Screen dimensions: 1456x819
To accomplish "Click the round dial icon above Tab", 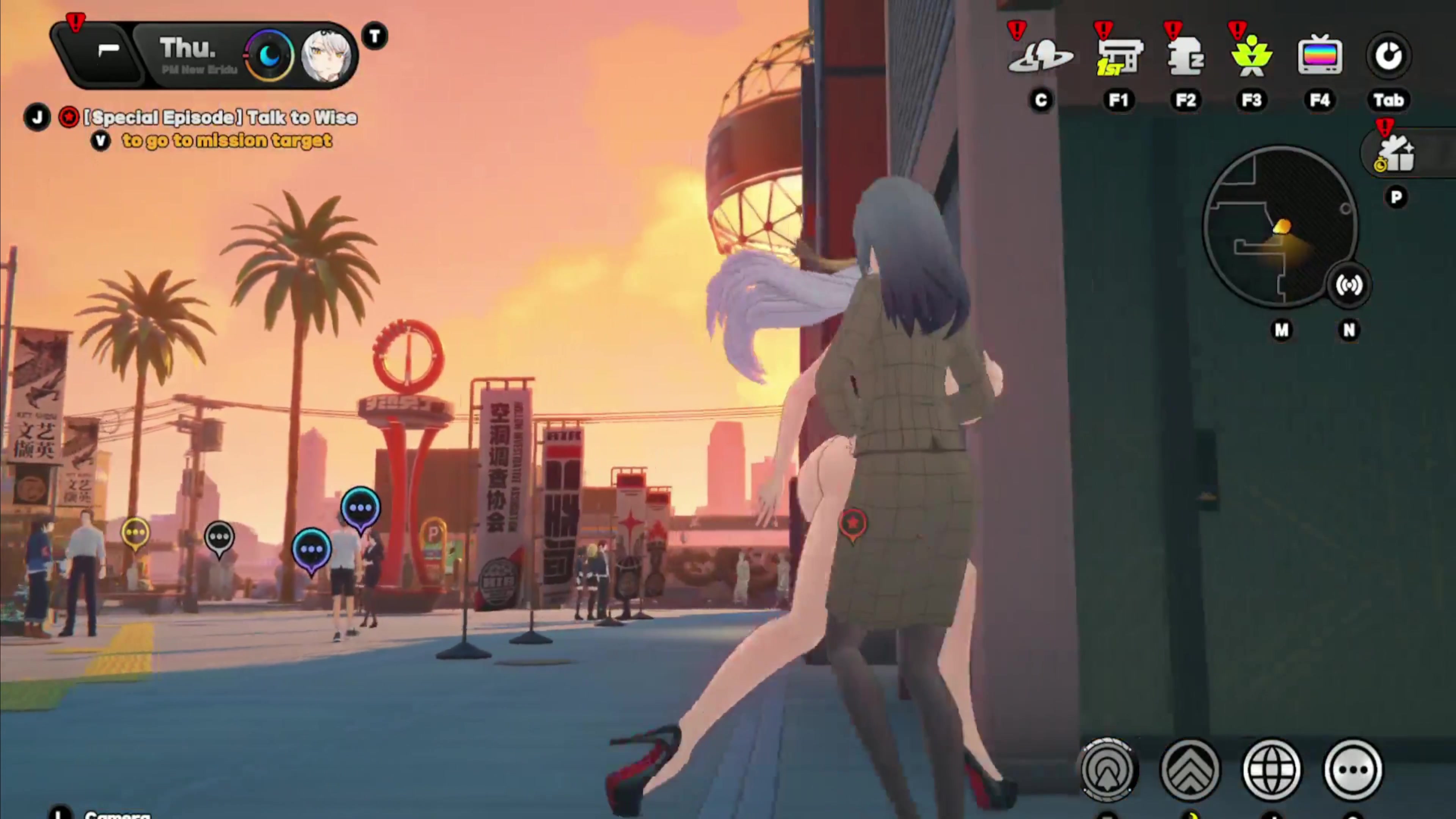I will (1388, 56).
